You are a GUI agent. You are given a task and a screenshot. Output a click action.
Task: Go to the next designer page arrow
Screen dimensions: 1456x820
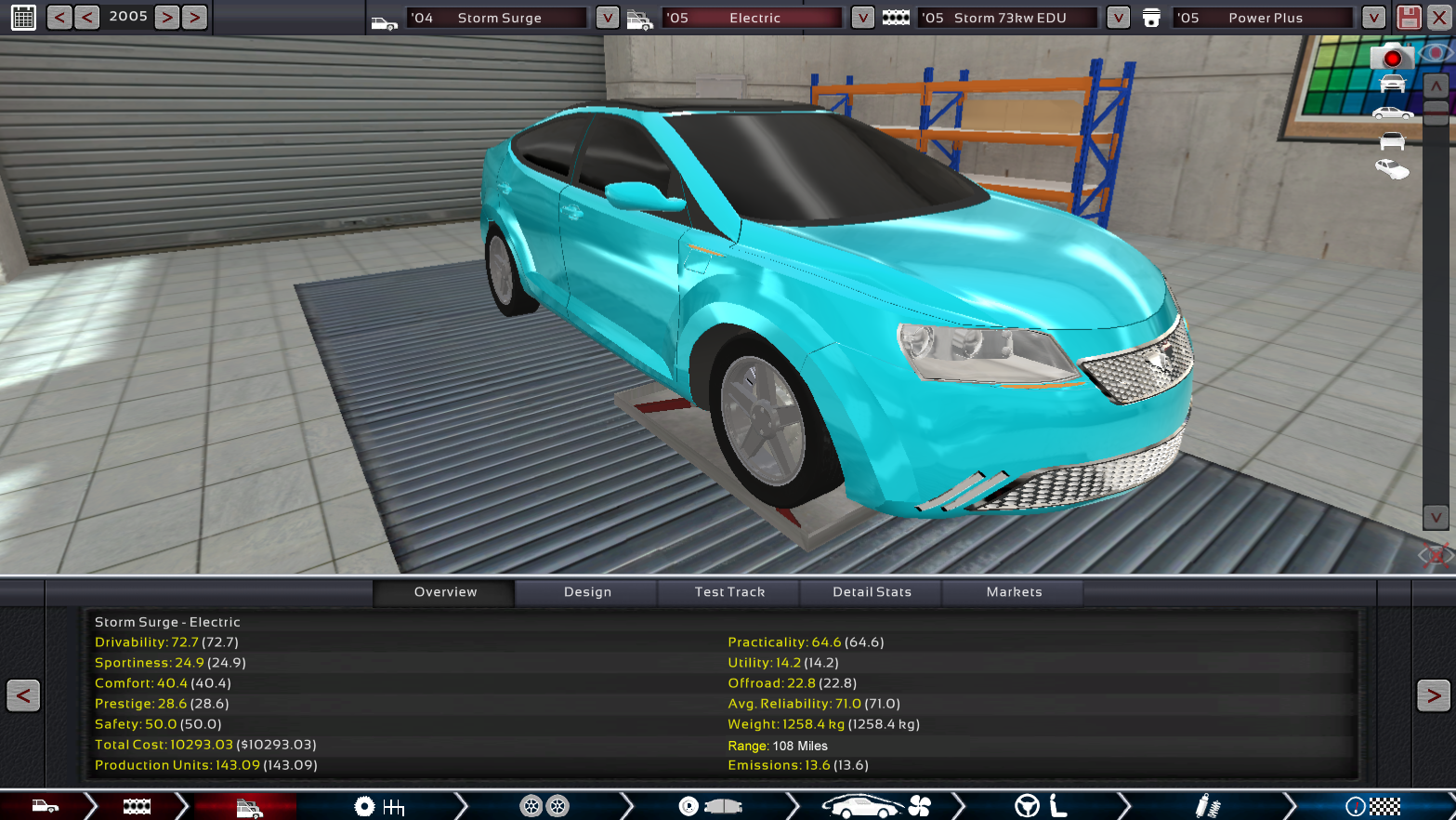(x=1433, y=695)
